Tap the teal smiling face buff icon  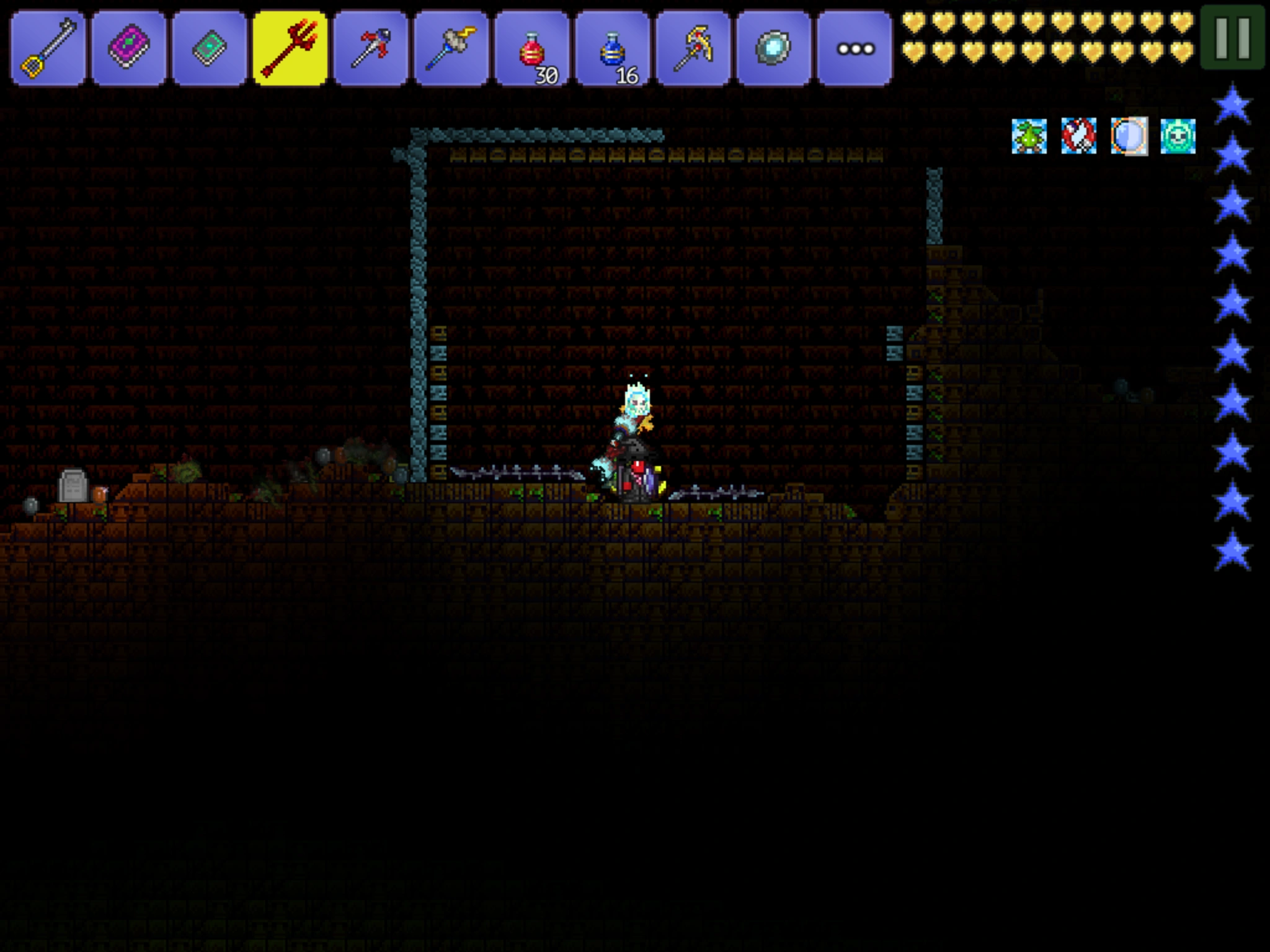coord(1178,136)
